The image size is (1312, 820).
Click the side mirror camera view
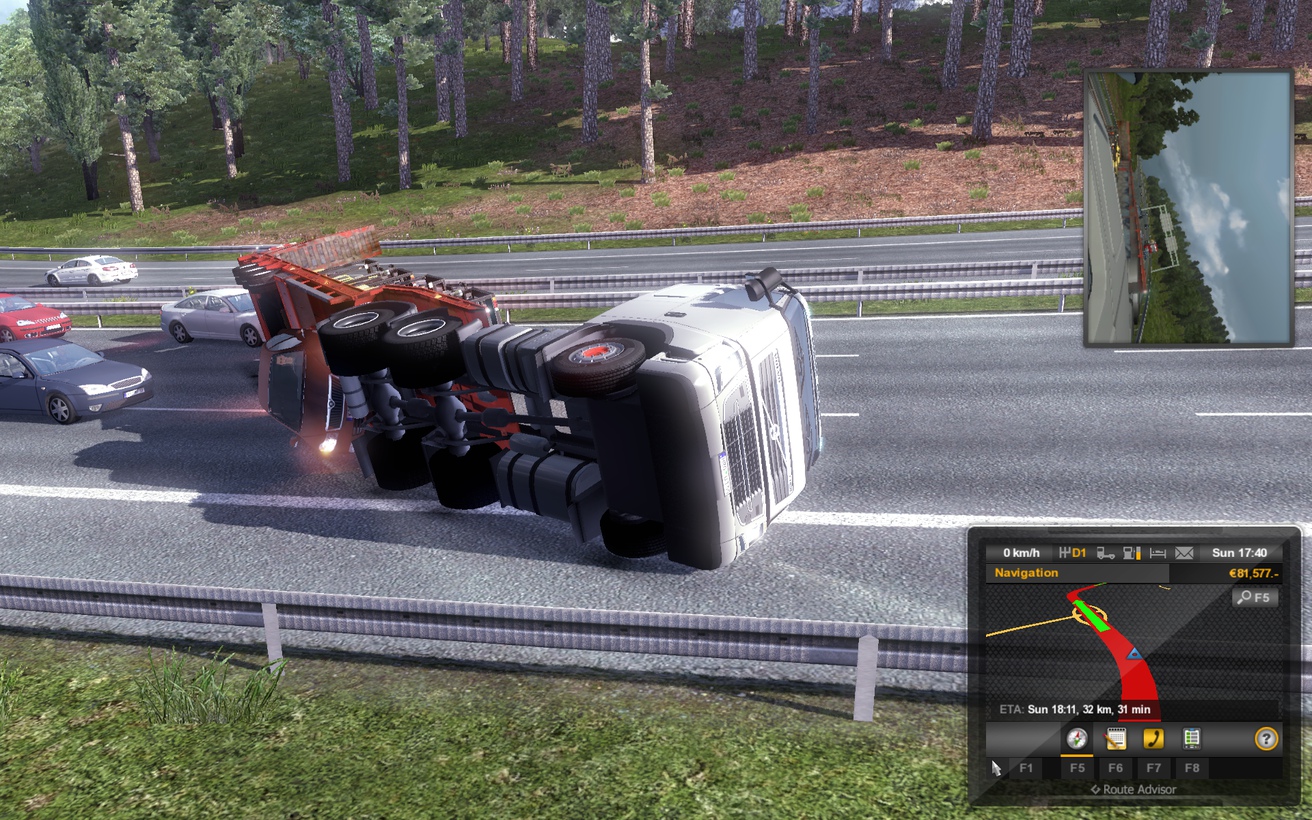[x=1188, y=208]
